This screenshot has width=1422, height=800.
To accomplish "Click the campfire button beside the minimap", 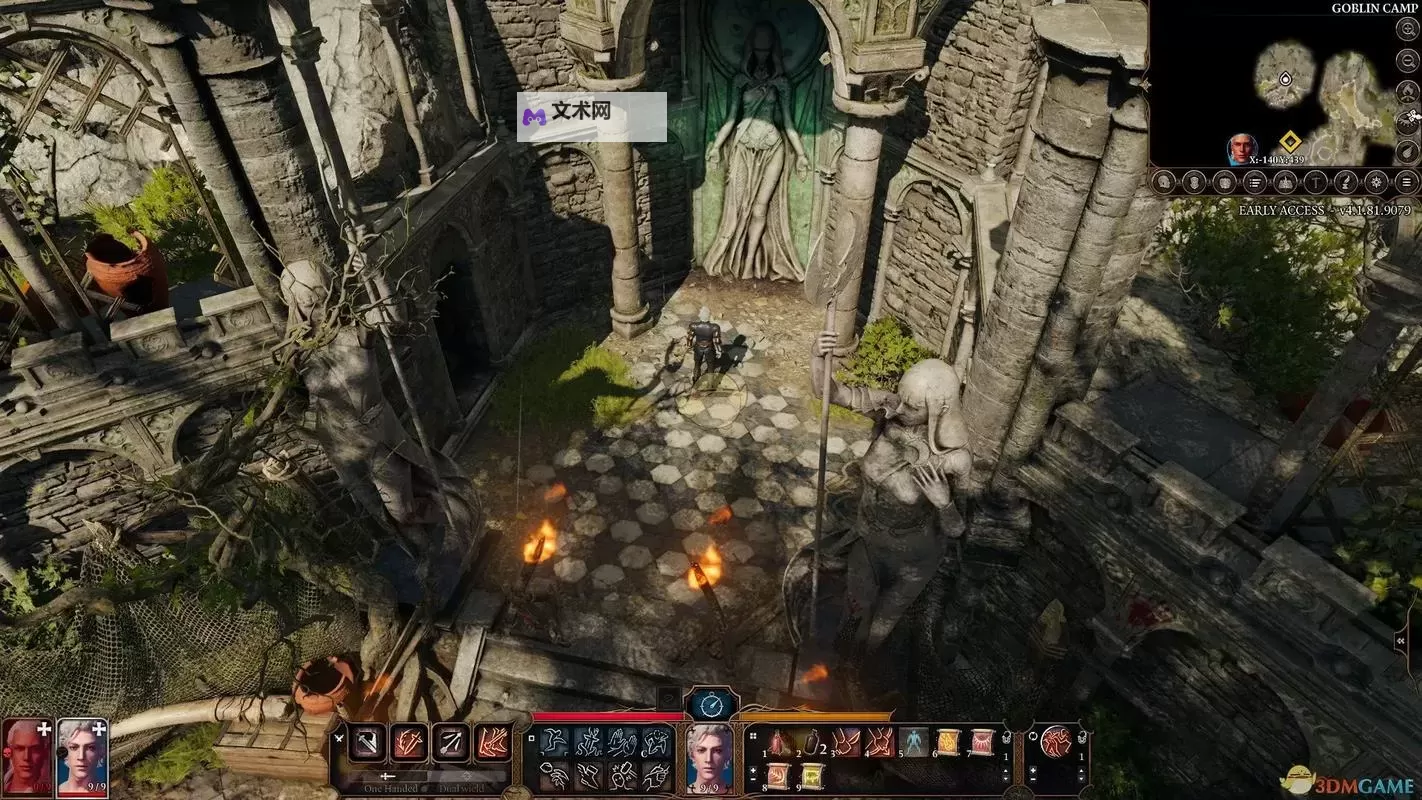I will click(x=1406, y=91).
